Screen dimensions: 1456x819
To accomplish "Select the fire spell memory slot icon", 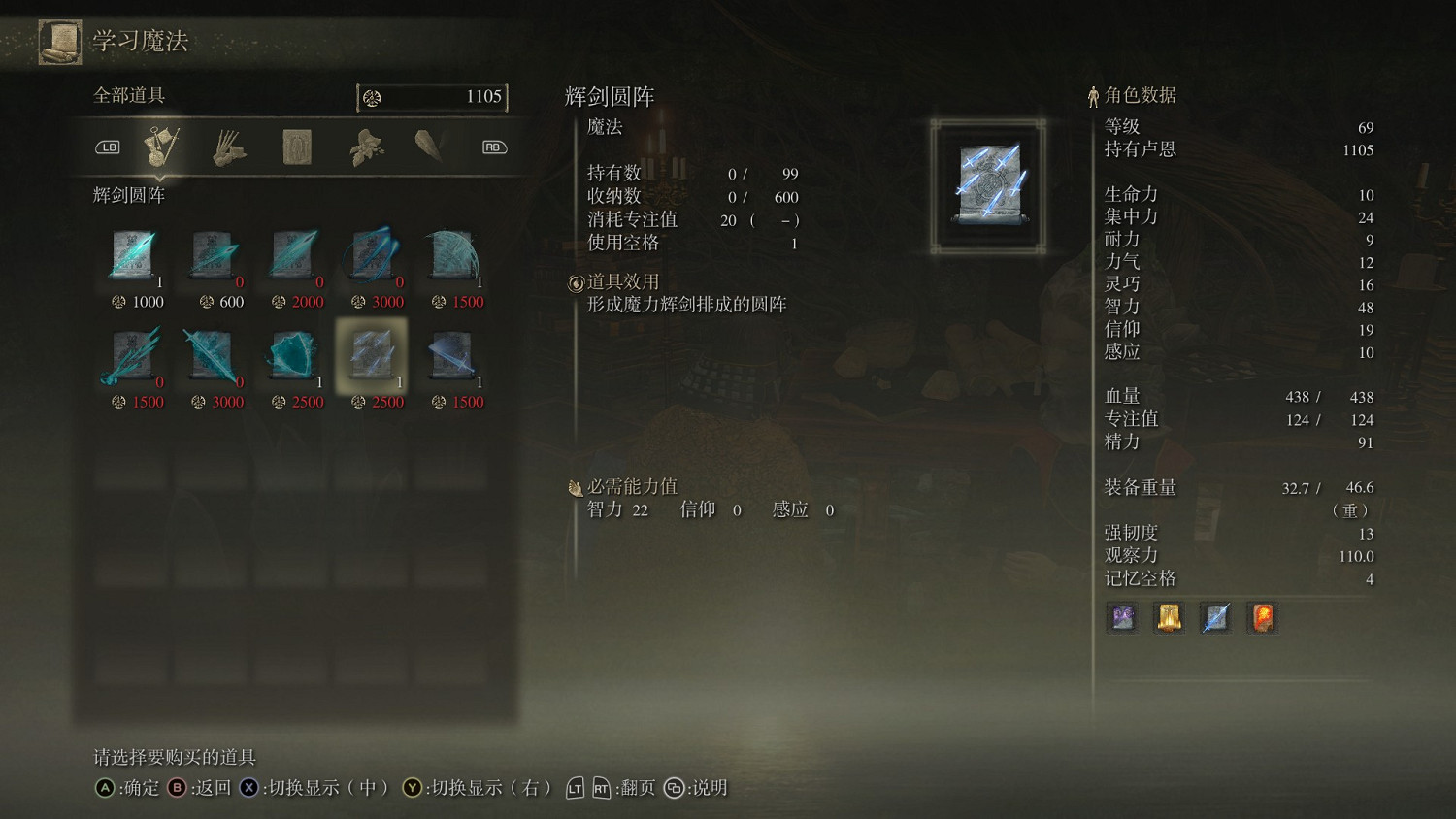I will (x=1262, y=618).
